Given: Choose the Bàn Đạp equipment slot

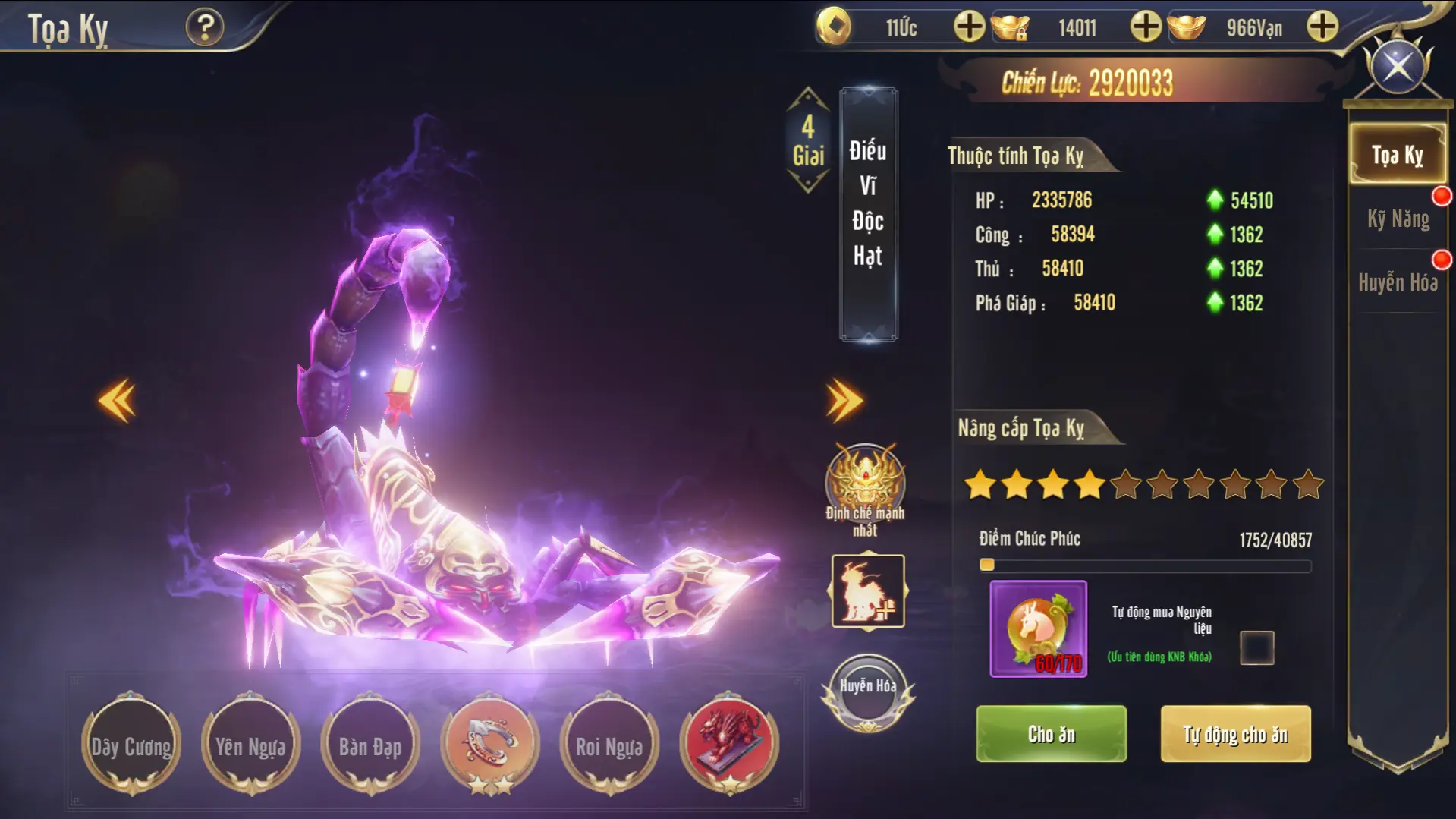Looking at the screenshot, I should tap(370, 745).
